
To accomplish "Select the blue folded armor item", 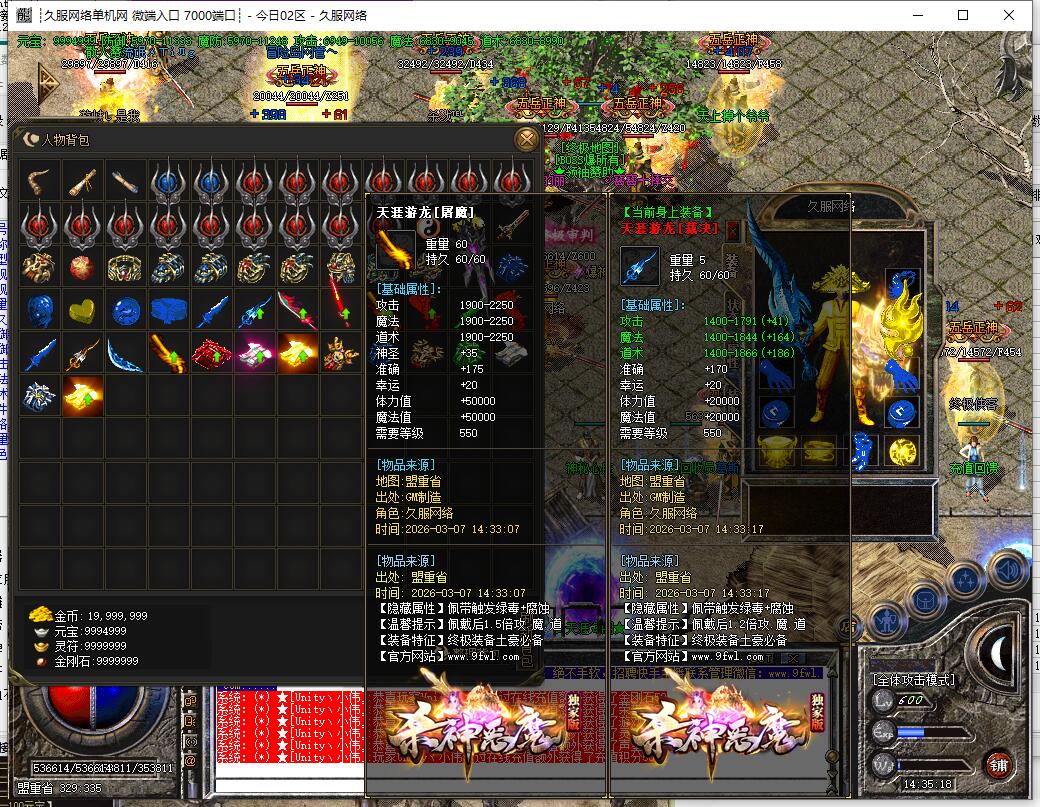I will click(x=169, y=311).
